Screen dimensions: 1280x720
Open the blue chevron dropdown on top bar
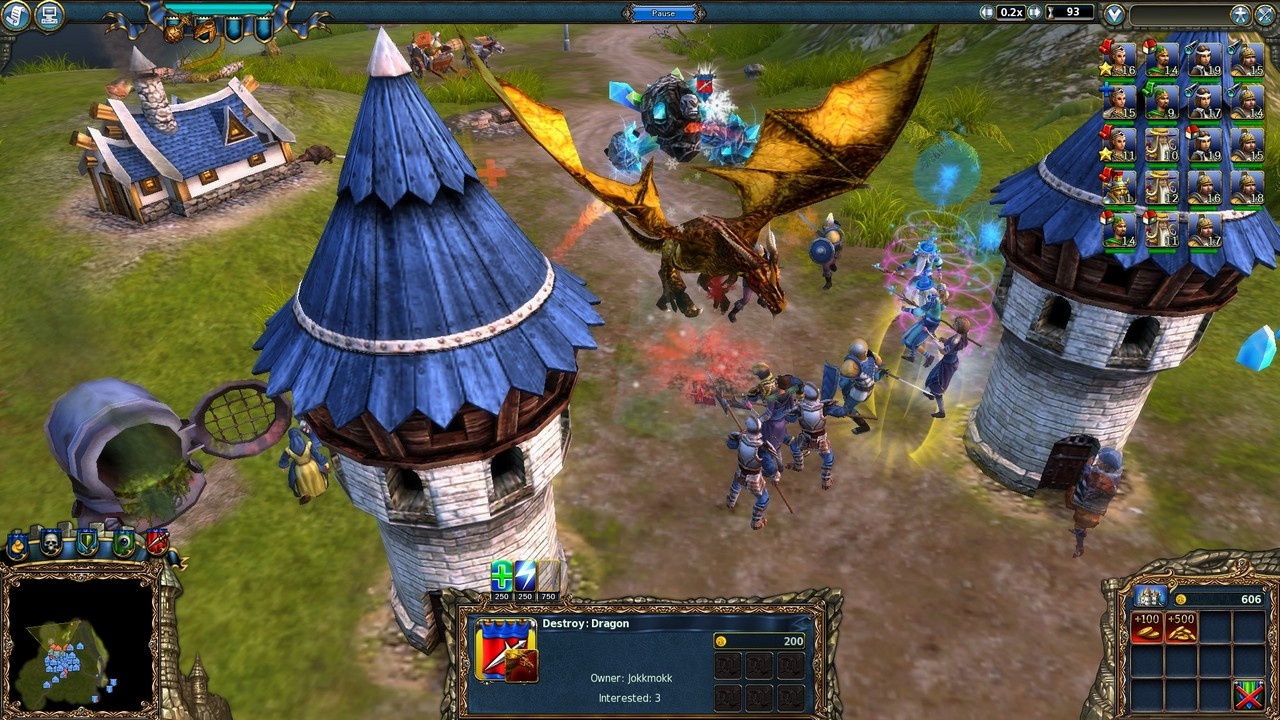pyautogui.click(x=1113, y=13)
